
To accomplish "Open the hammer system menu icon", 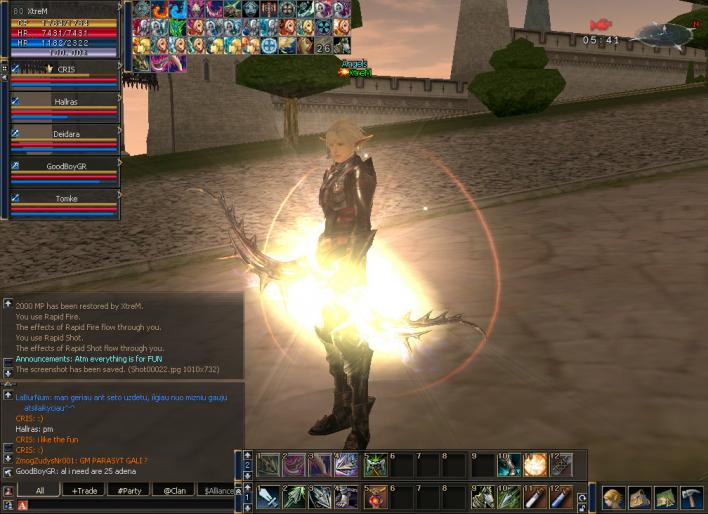I will pos(692,497).
